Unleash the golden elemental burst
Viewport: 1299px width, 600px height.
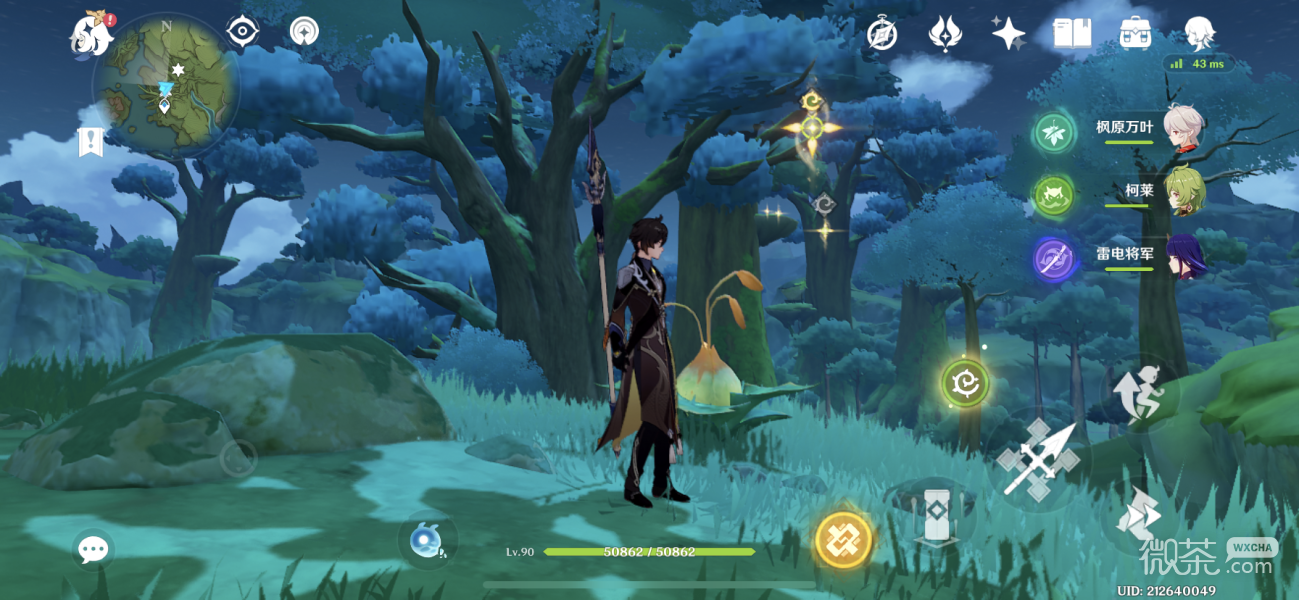tap(843, 540)
